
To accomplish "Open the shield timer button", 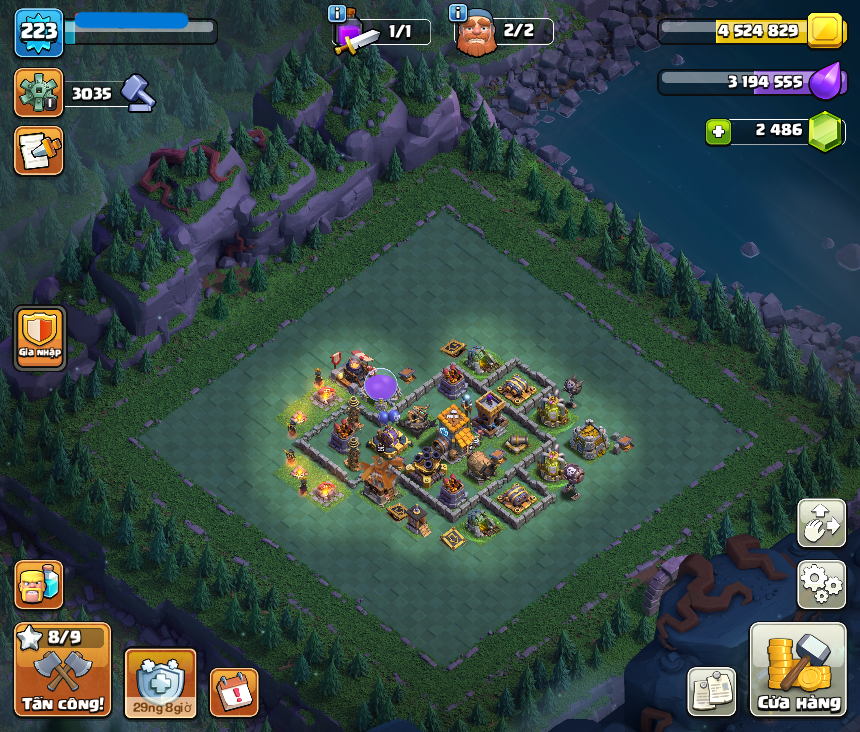I will [x=160, y=683].
